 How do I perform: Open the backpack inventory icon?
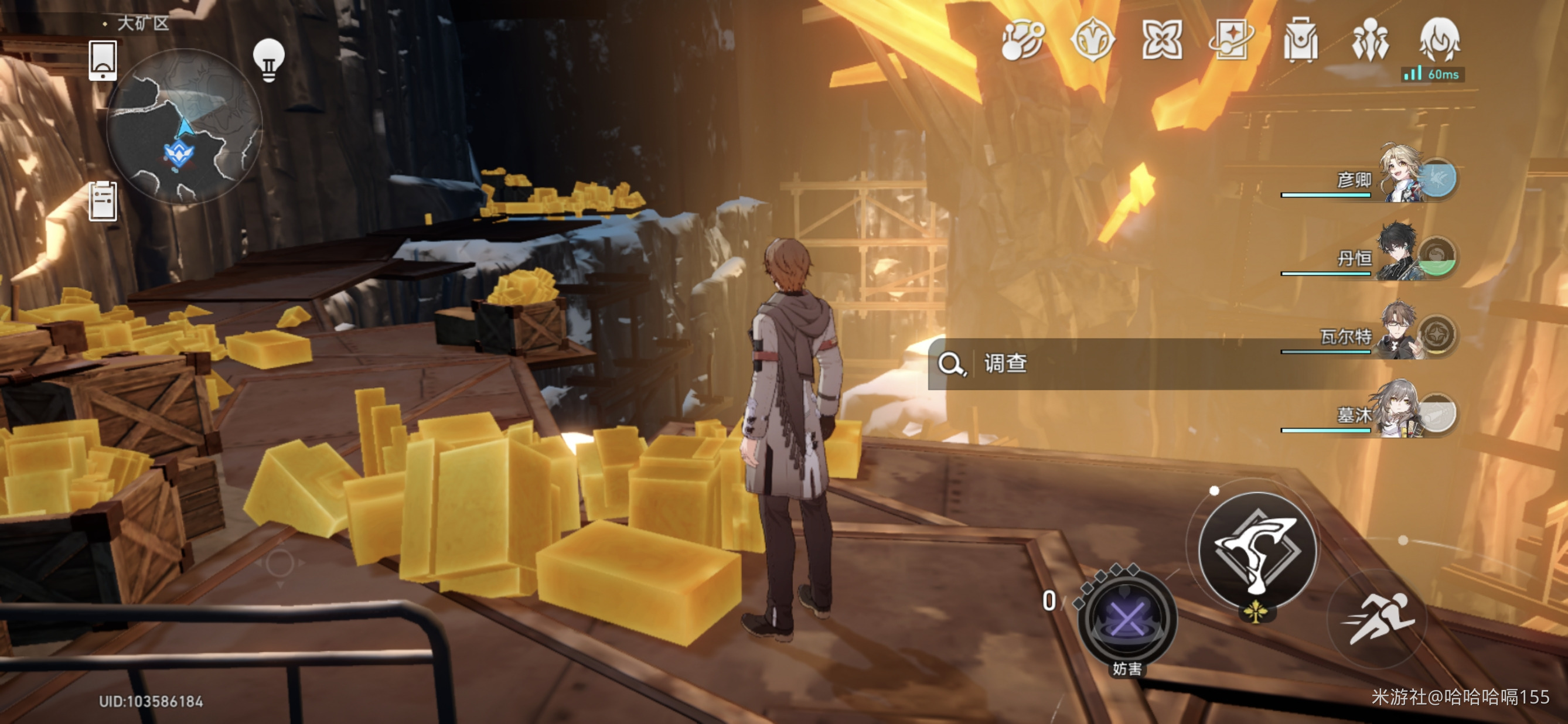pos(1301,41)
